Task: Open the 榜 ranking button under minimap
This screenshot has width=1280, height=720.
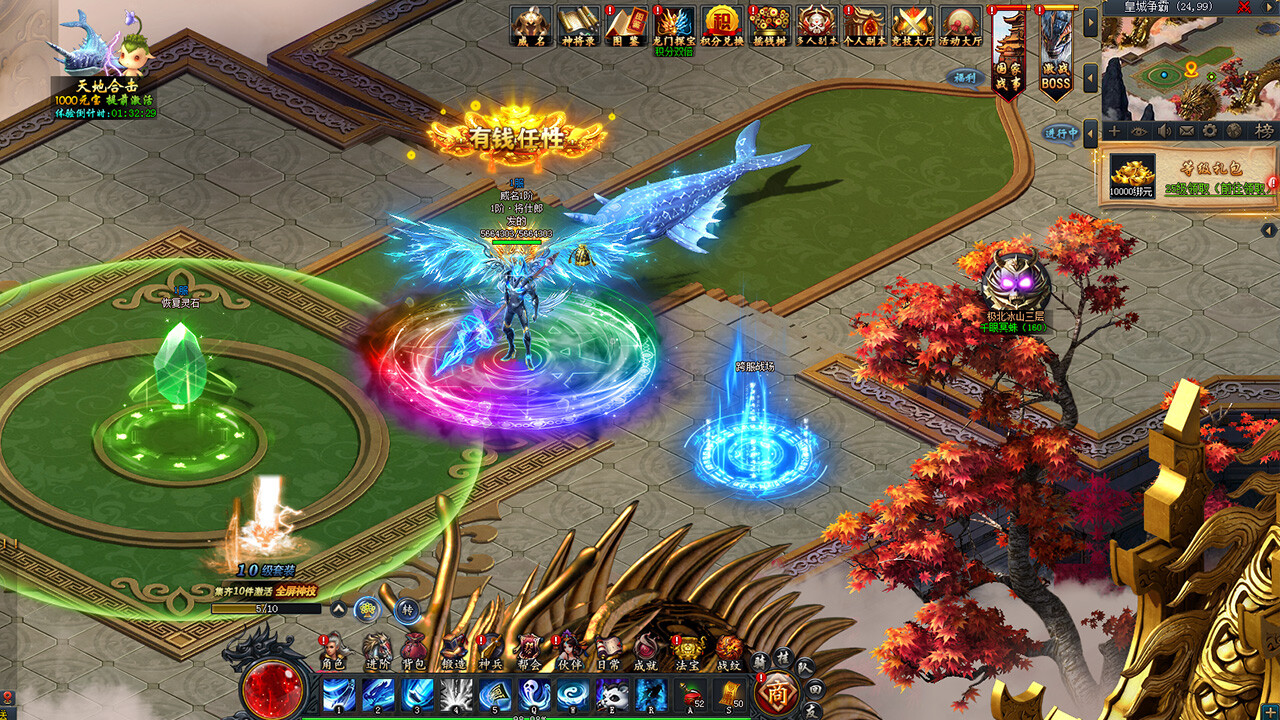Action: click(x=1263, y=131)
